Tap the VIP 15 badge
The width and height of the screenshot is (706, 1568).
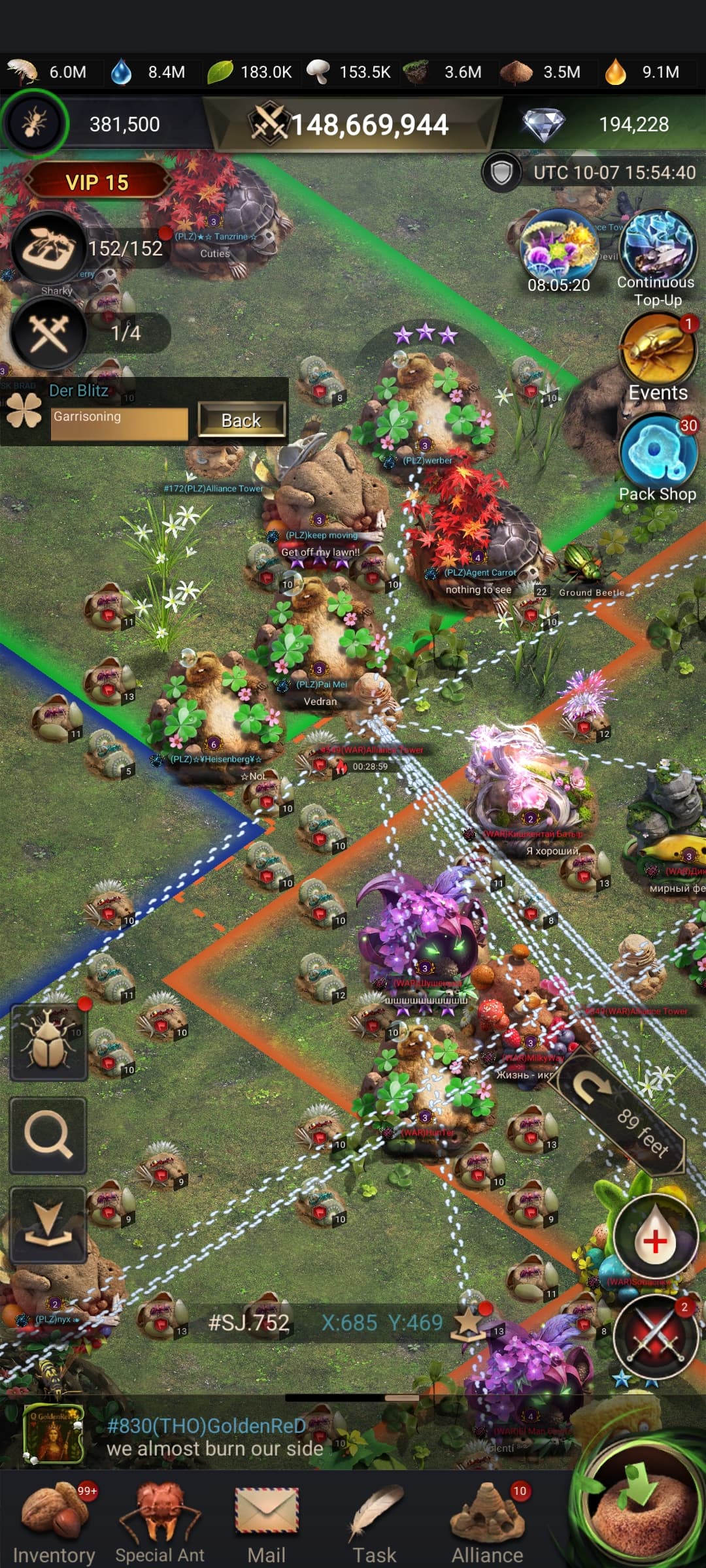coord(97,182)
